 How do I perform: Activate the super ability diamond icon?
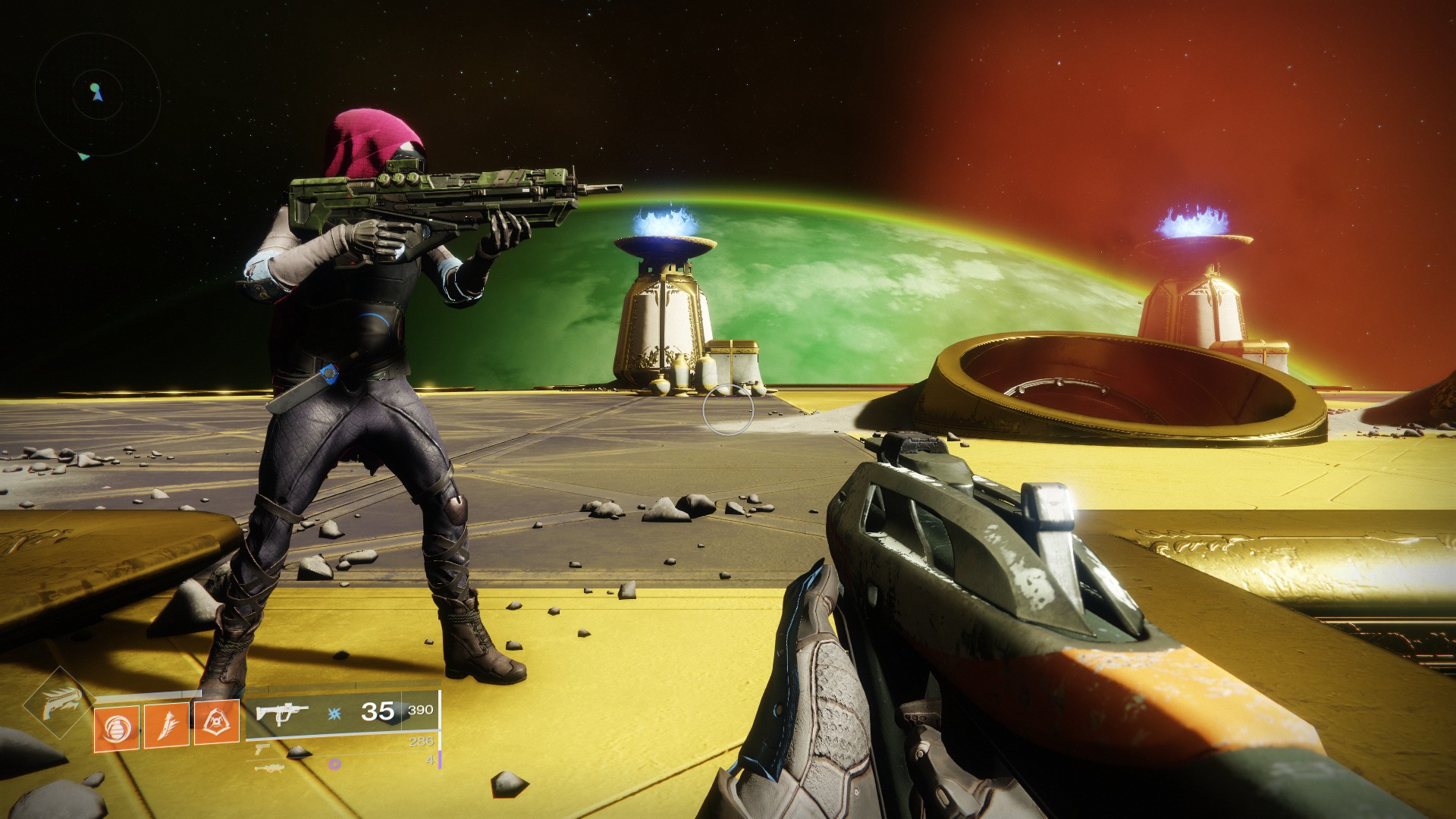[60, 703]
